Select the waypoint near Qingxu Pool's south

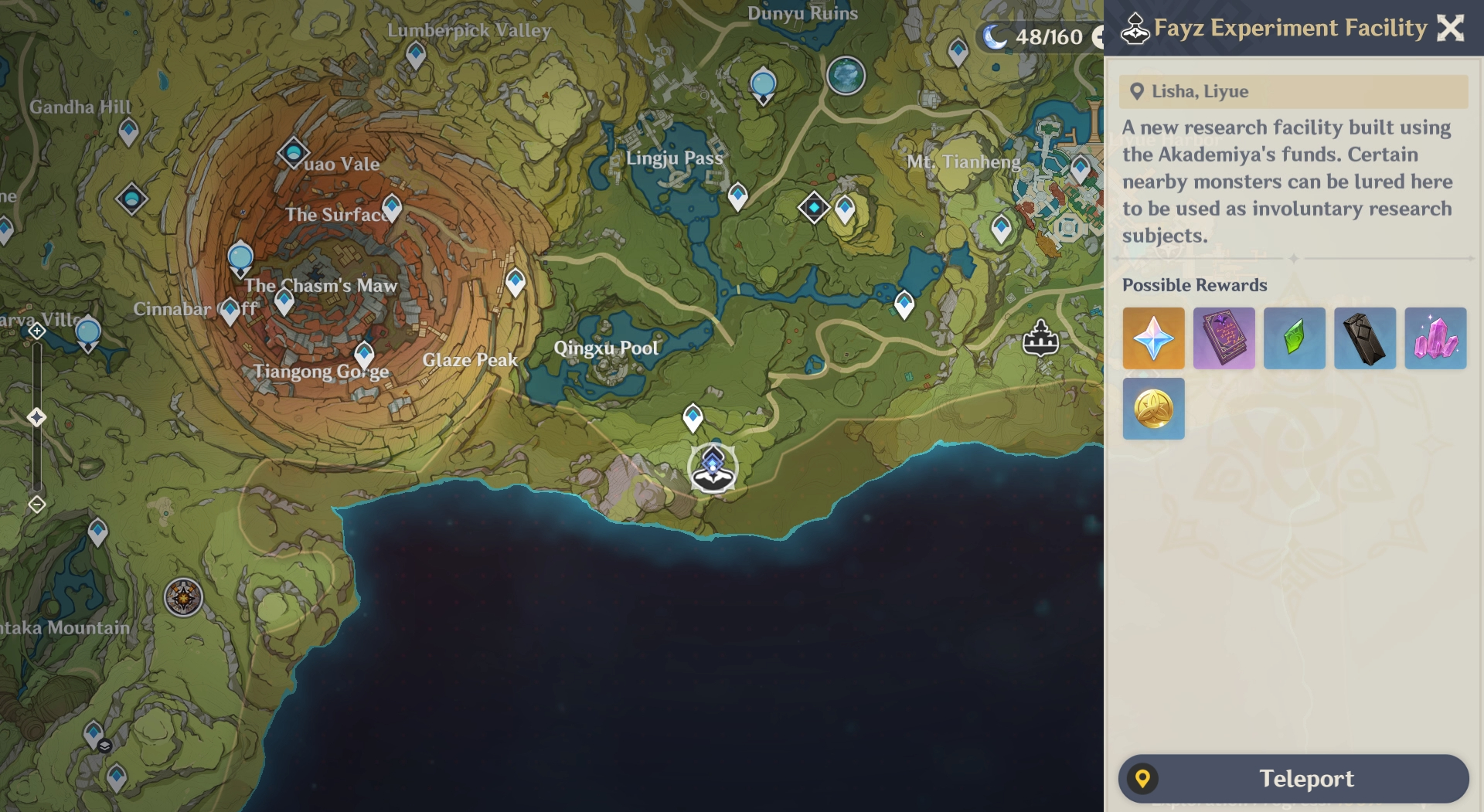point(693,417)
